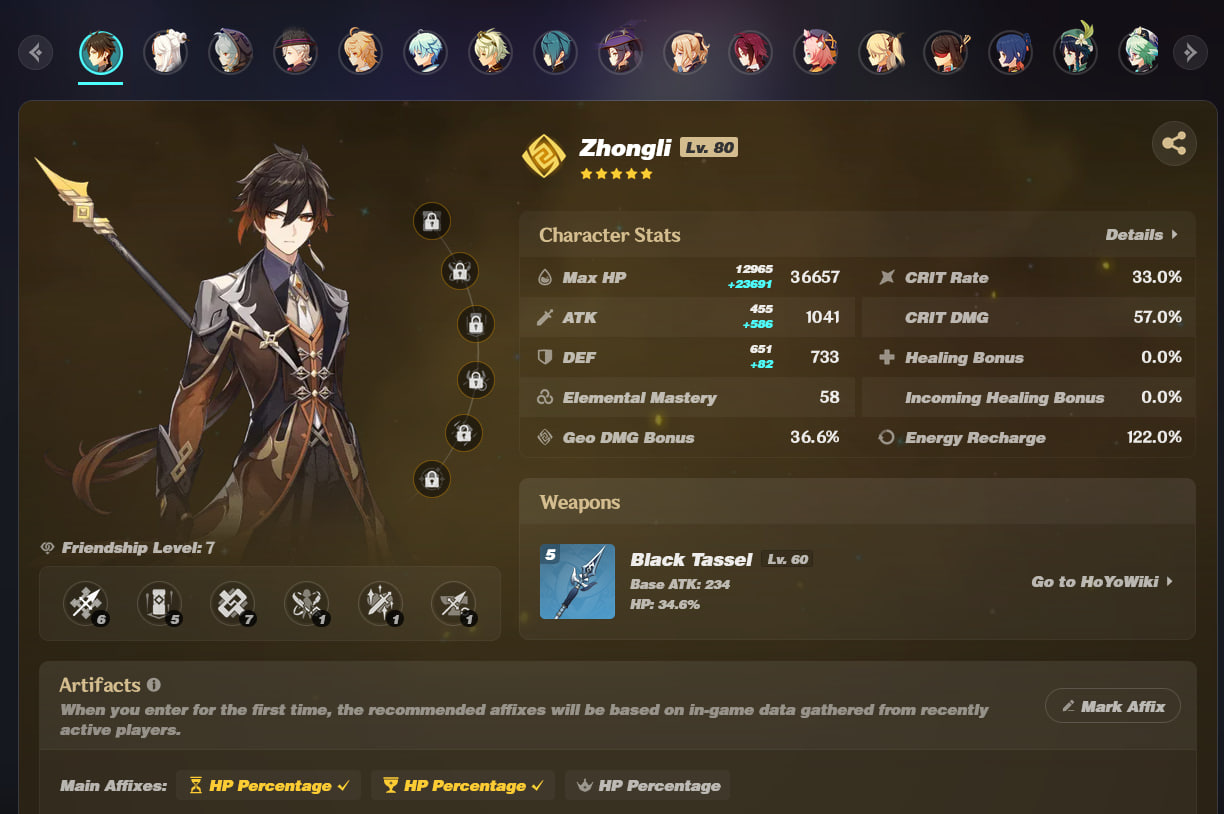View the level 6 spear normal attack talent
This screenshot has width=1224, height=814.
[85, 603]
